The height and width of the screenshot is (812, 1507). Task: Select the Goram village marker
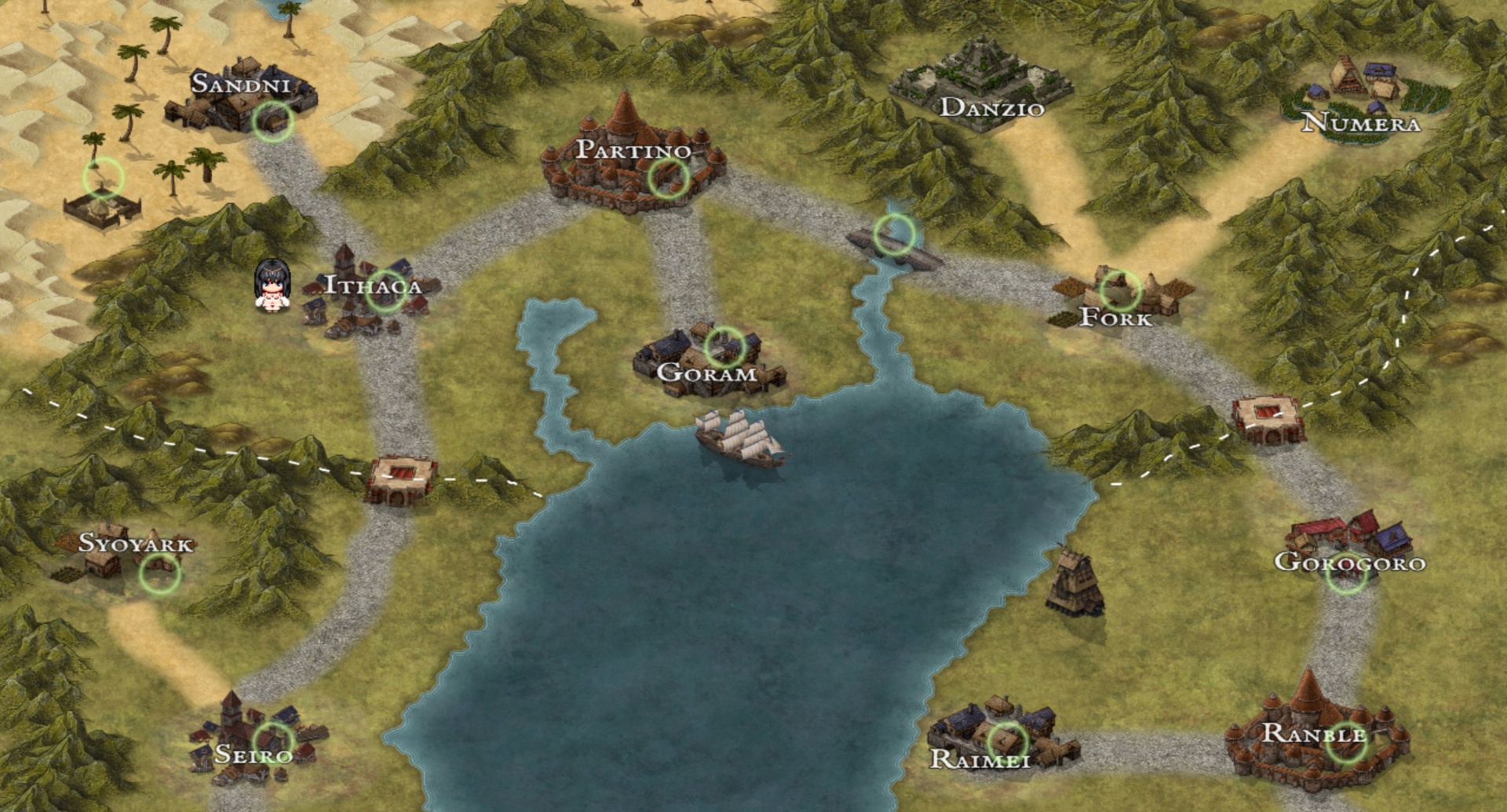(724, 347)
